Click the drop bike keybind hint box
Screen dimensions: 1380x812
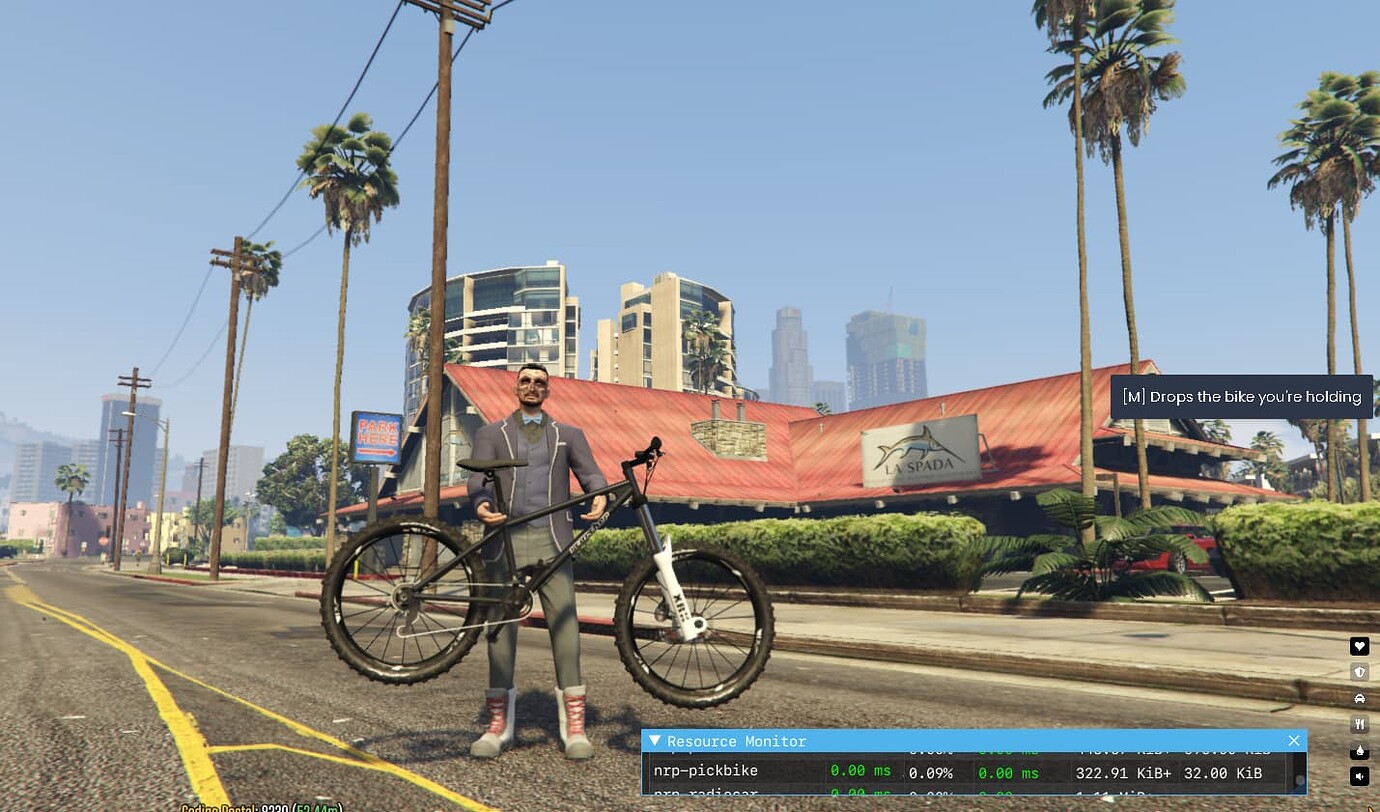[x=1241, y=396]
